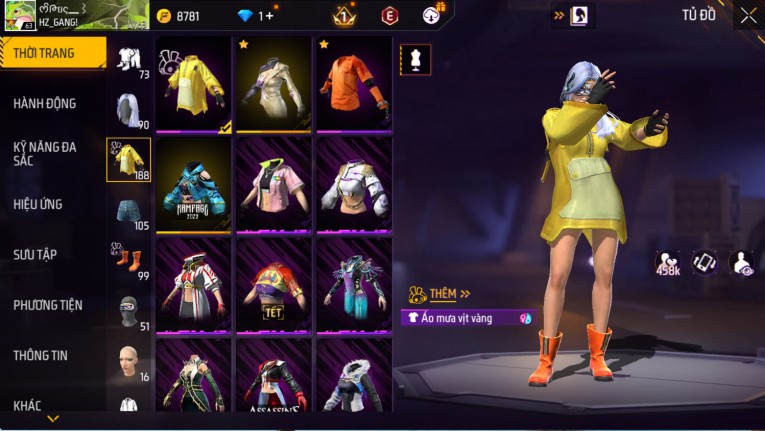Go to the Sưu Tập category
The width and height of the screenshot is (765, 431).
tap(35, 255)
